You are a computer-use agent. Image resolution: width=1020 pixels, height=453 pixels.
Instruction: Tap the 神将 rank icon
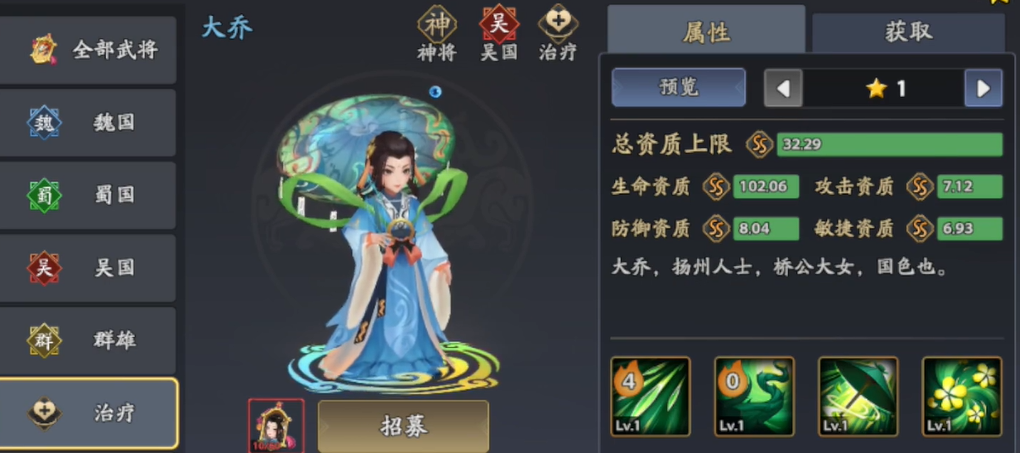(437, 24)
